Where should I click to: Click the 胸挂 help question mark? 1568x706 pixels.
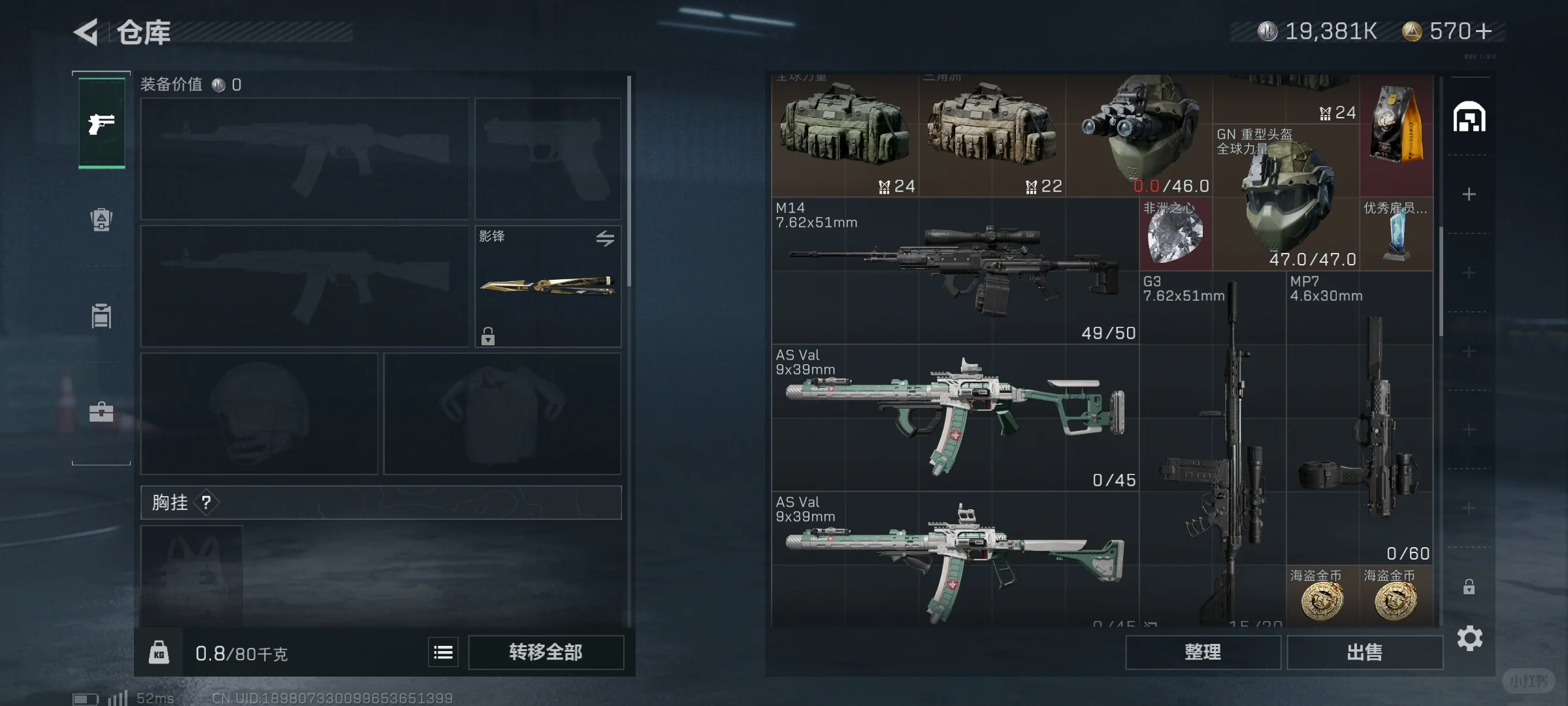coord(206,502)
